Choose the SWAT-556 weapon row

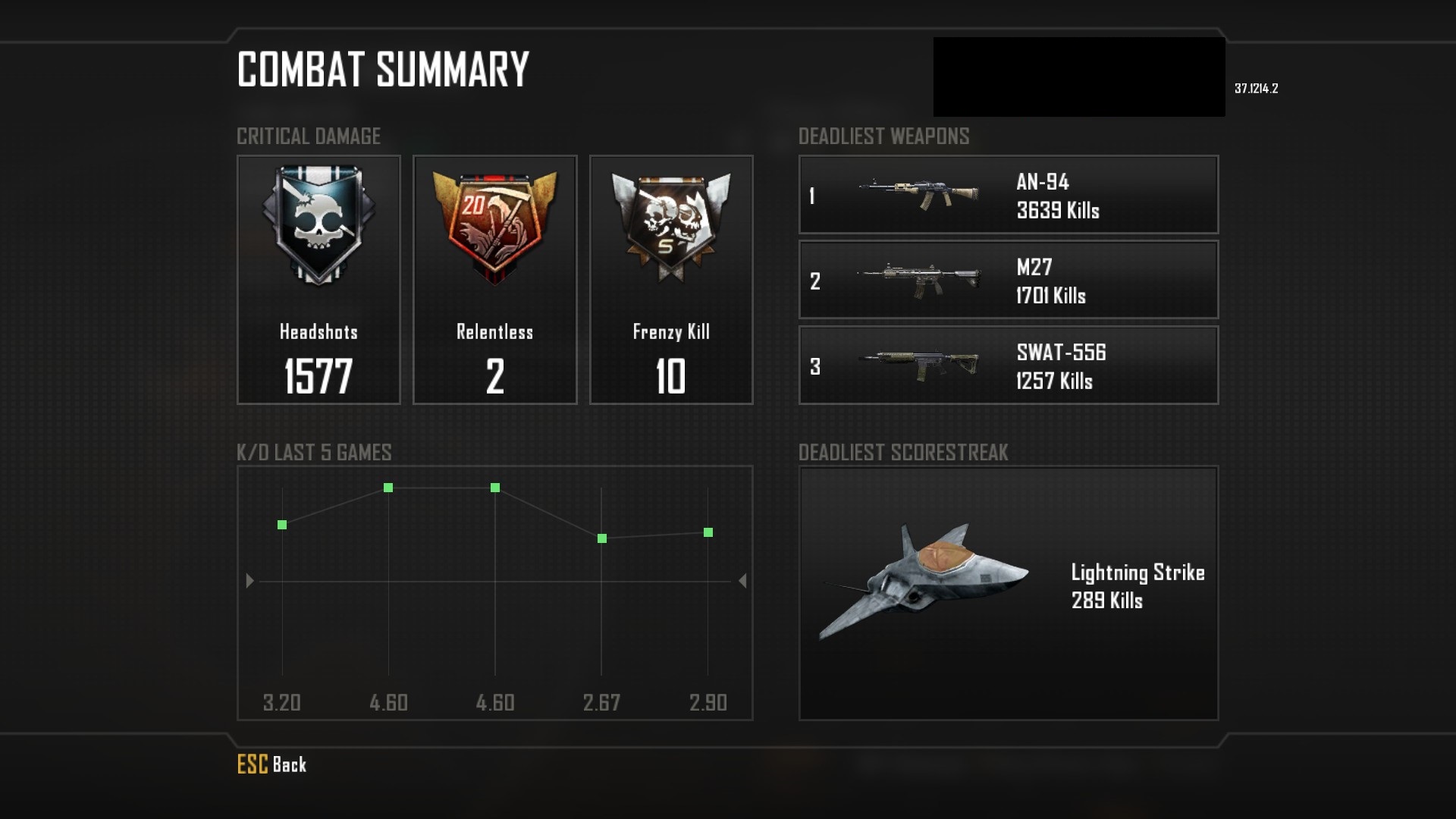click(x=1008, y=365)
